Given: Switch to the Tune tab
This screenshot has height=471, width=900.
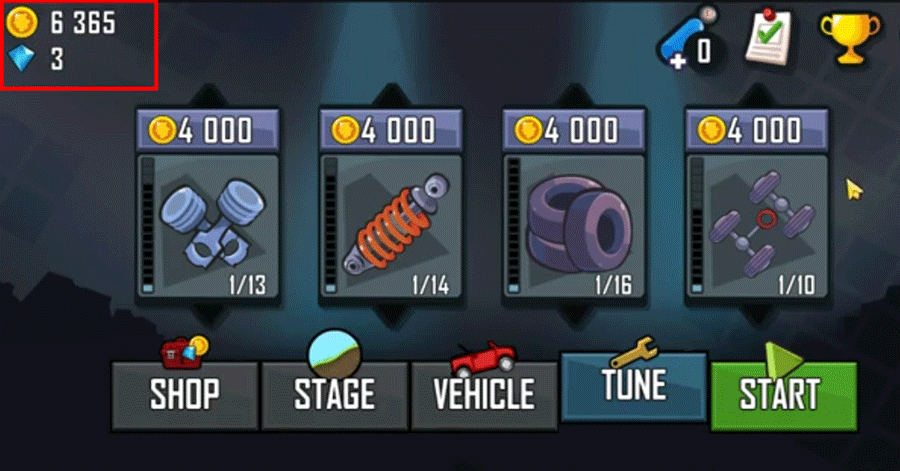Looking at the screenshot, I should pyautogui.click(x=634, y=385).
